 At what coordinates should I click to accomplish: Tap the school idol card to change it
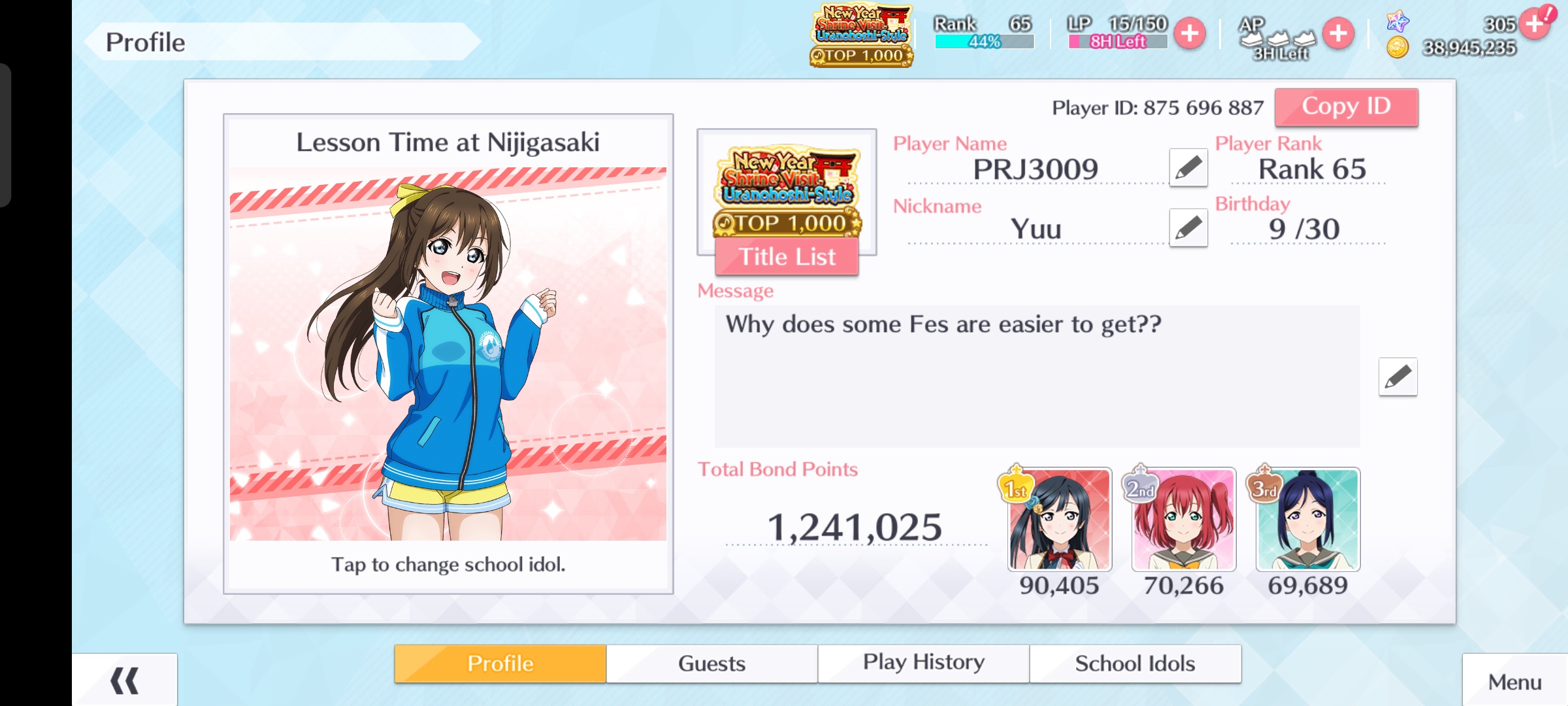pyautogui.click(x=448, y=354)
